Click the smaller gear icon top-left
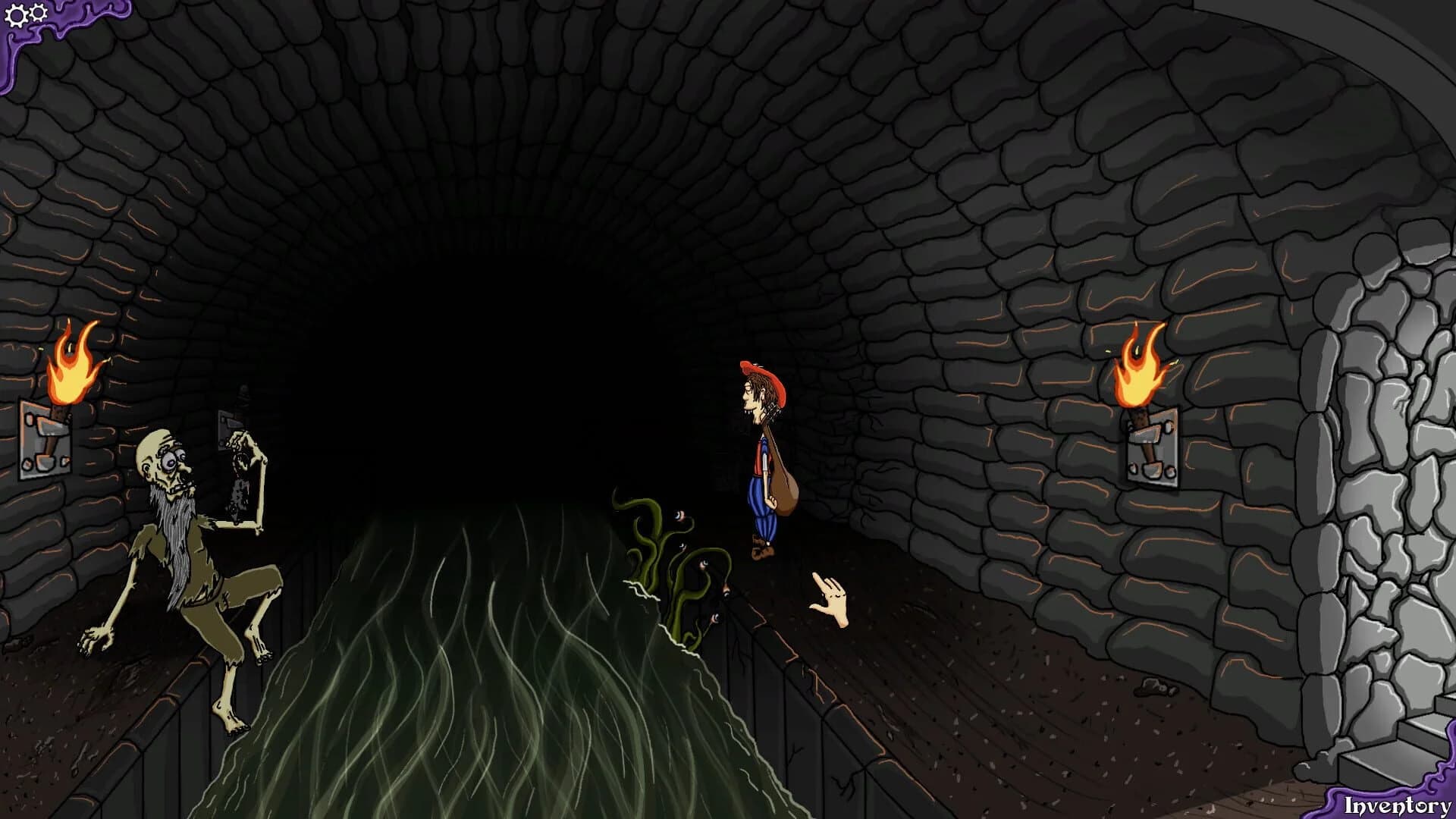This screenshot has width=1456, height=819. (x=39, y=13)
